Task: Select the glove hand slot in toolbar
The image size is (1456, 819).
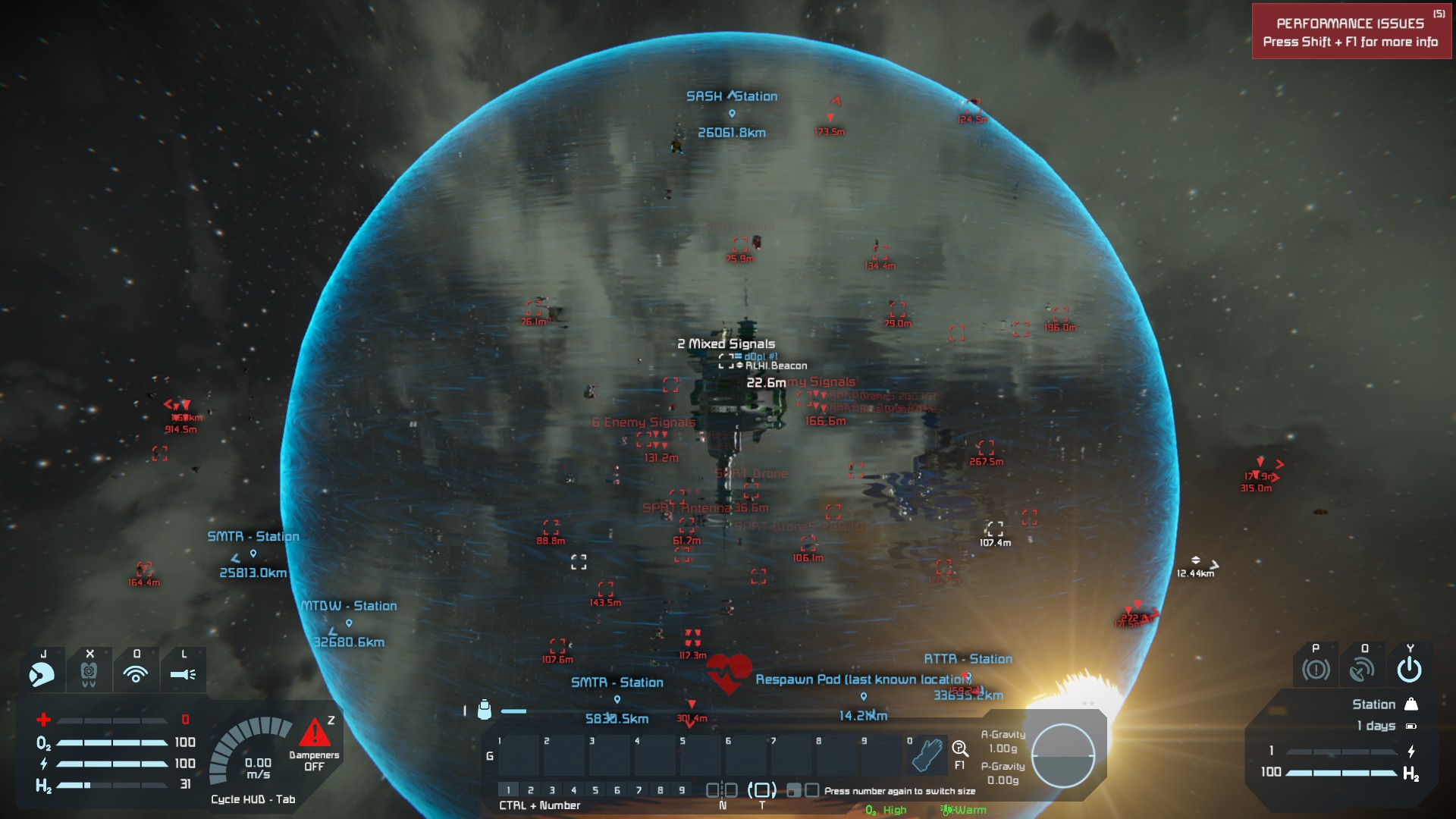Action: coord(927,754)
